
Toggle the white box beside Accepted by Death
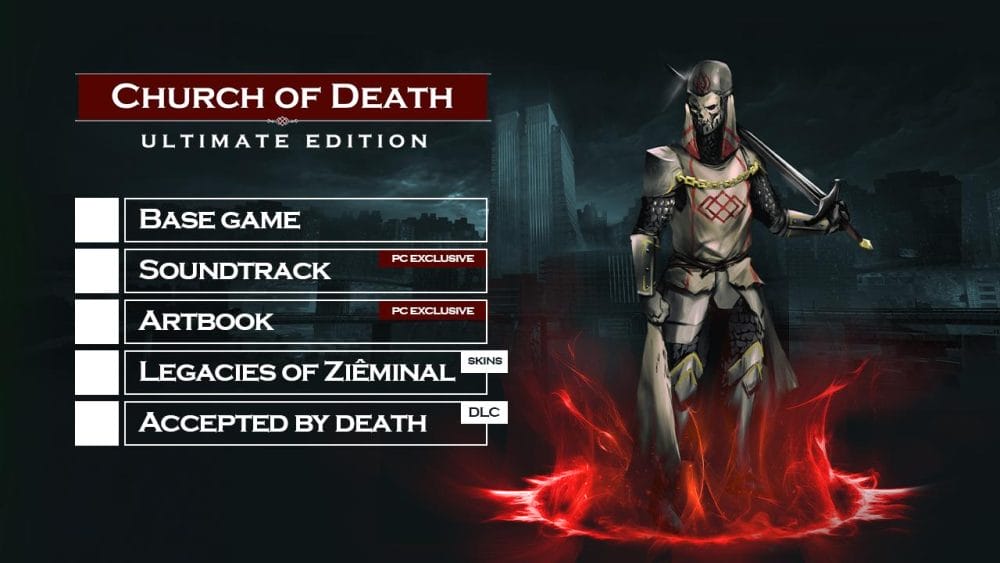(97, 424)
